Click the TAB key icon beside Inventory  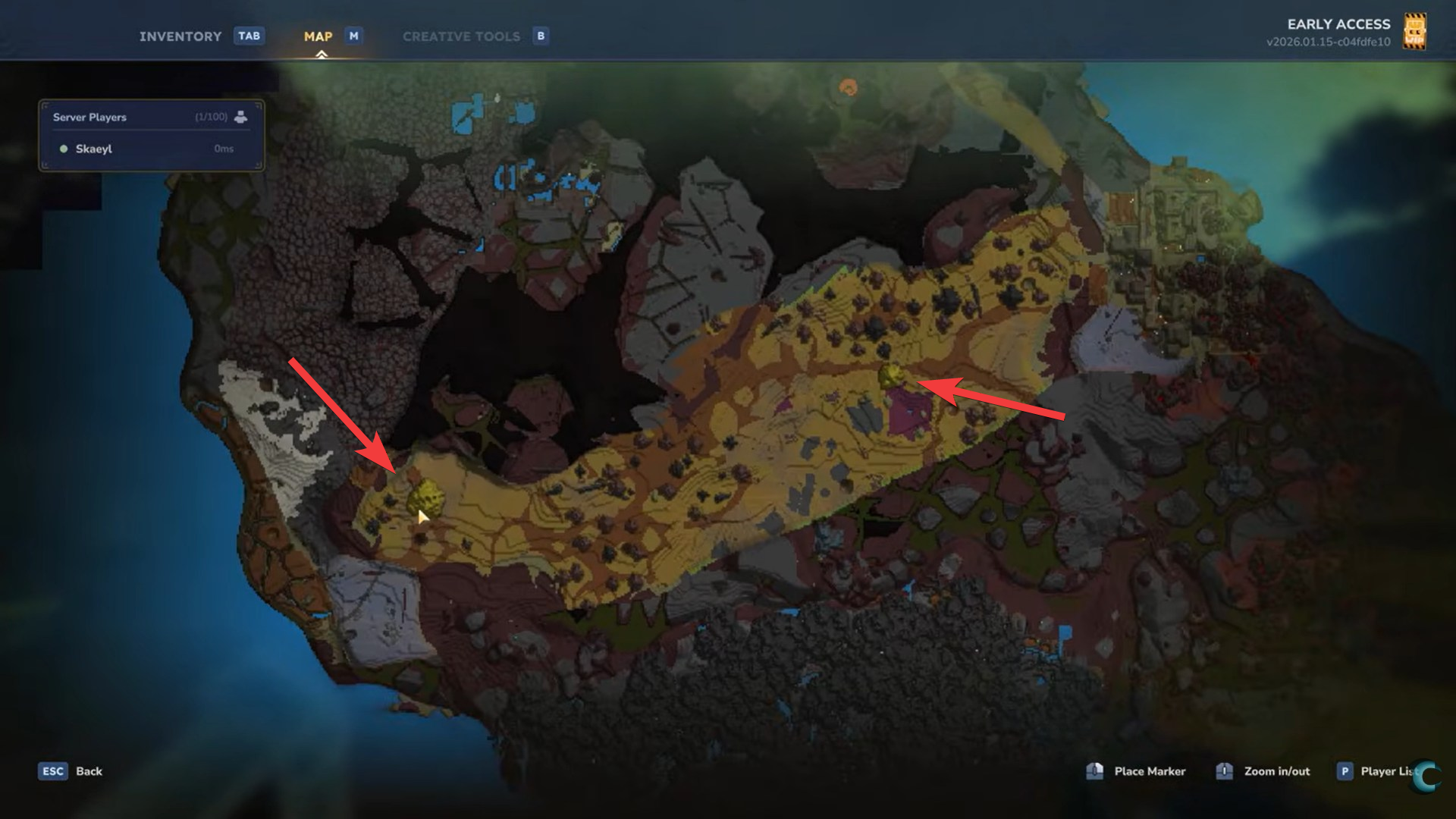click(249, 36)
